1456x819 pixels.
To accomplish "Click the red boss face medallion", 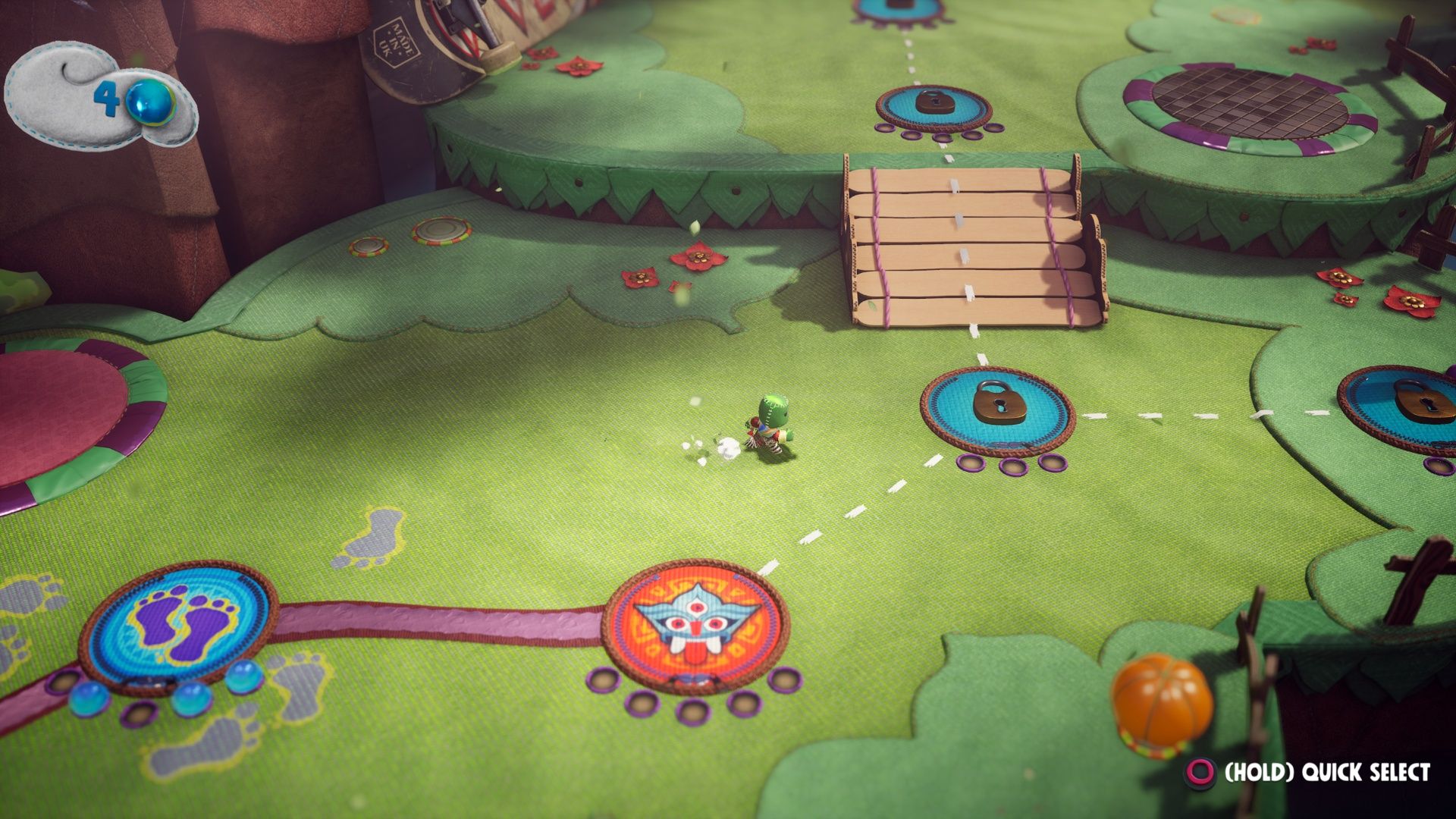I will click(x=692, y=626).
